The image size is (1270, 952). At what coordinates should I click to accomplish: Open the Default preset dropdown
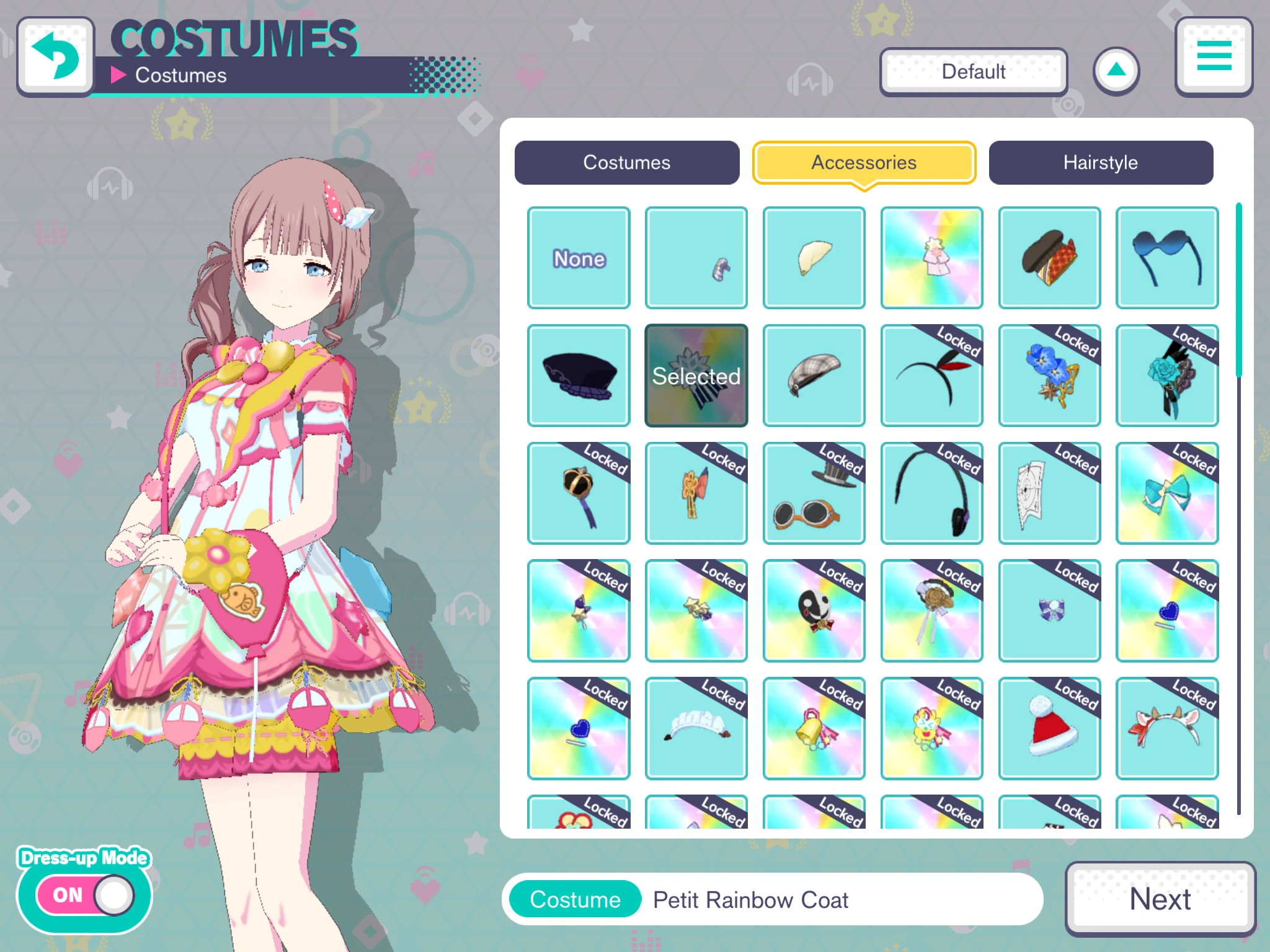click(973, 71)
